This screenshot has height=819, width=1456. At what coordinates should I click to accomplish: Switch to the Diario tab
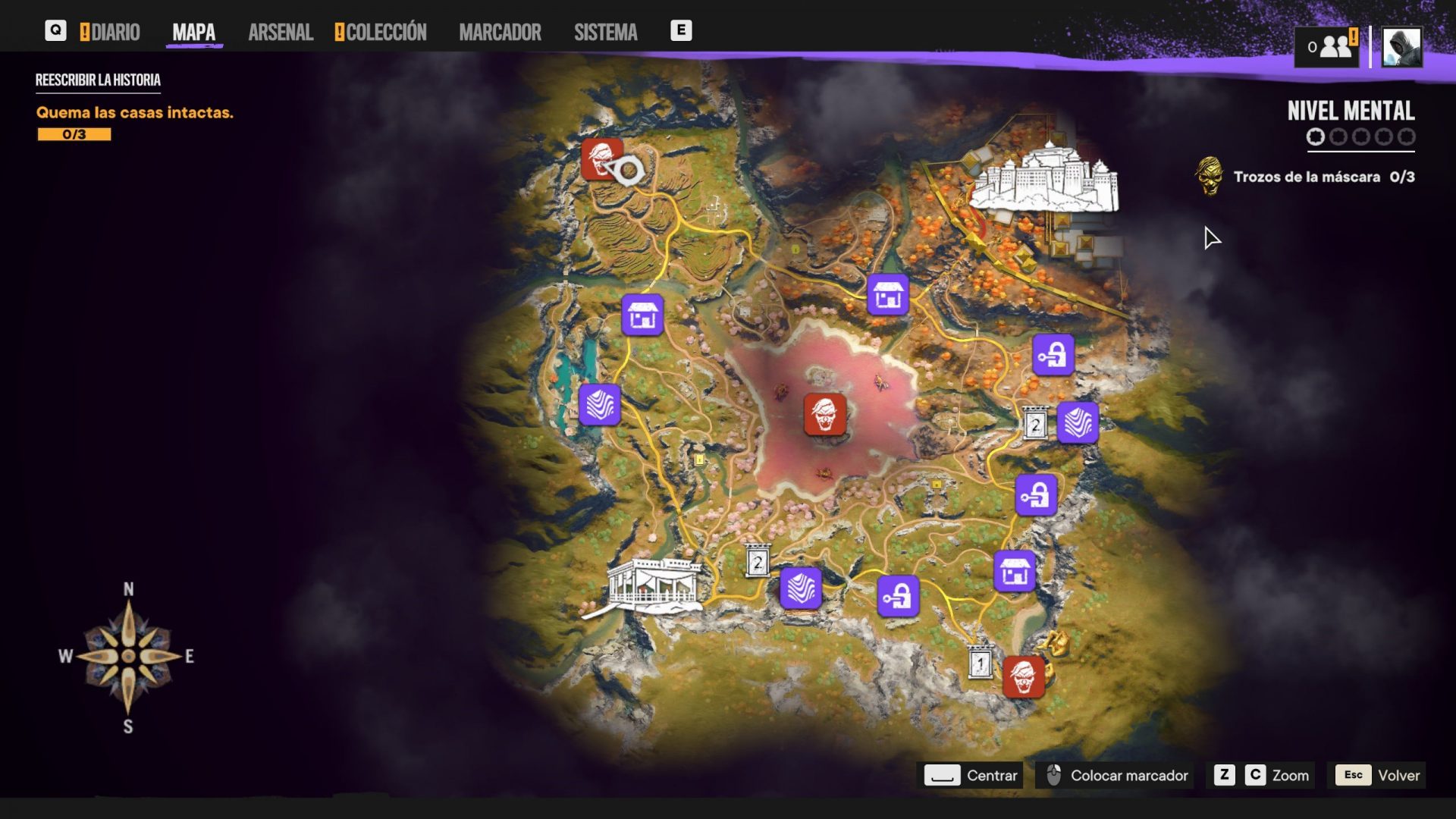(111, 32)
